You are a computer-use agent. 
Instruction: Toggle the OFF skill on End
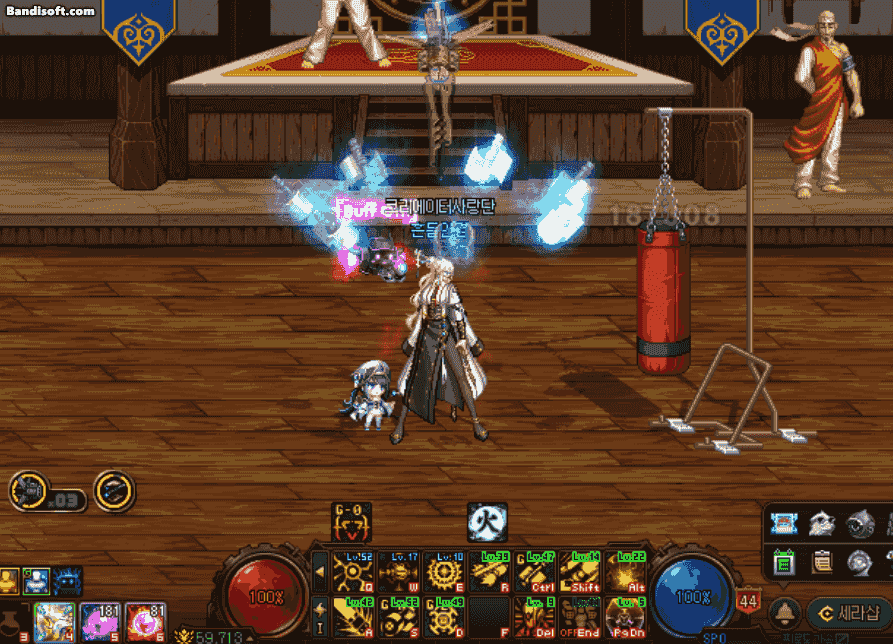[580, 616]
